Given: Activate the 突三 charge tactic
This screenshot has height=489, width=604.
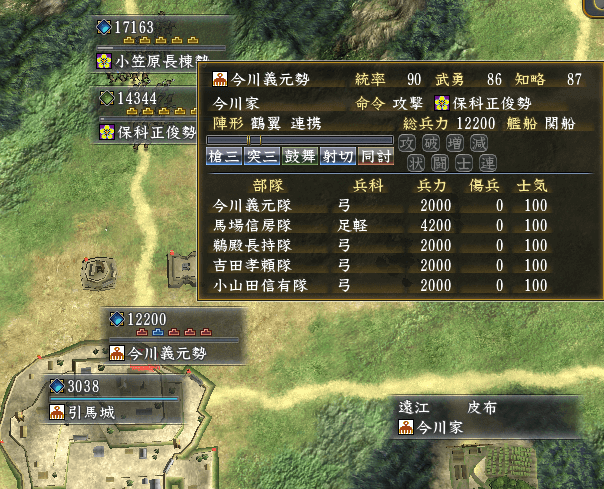Looking at the screenshot, I should click(262, 156).
